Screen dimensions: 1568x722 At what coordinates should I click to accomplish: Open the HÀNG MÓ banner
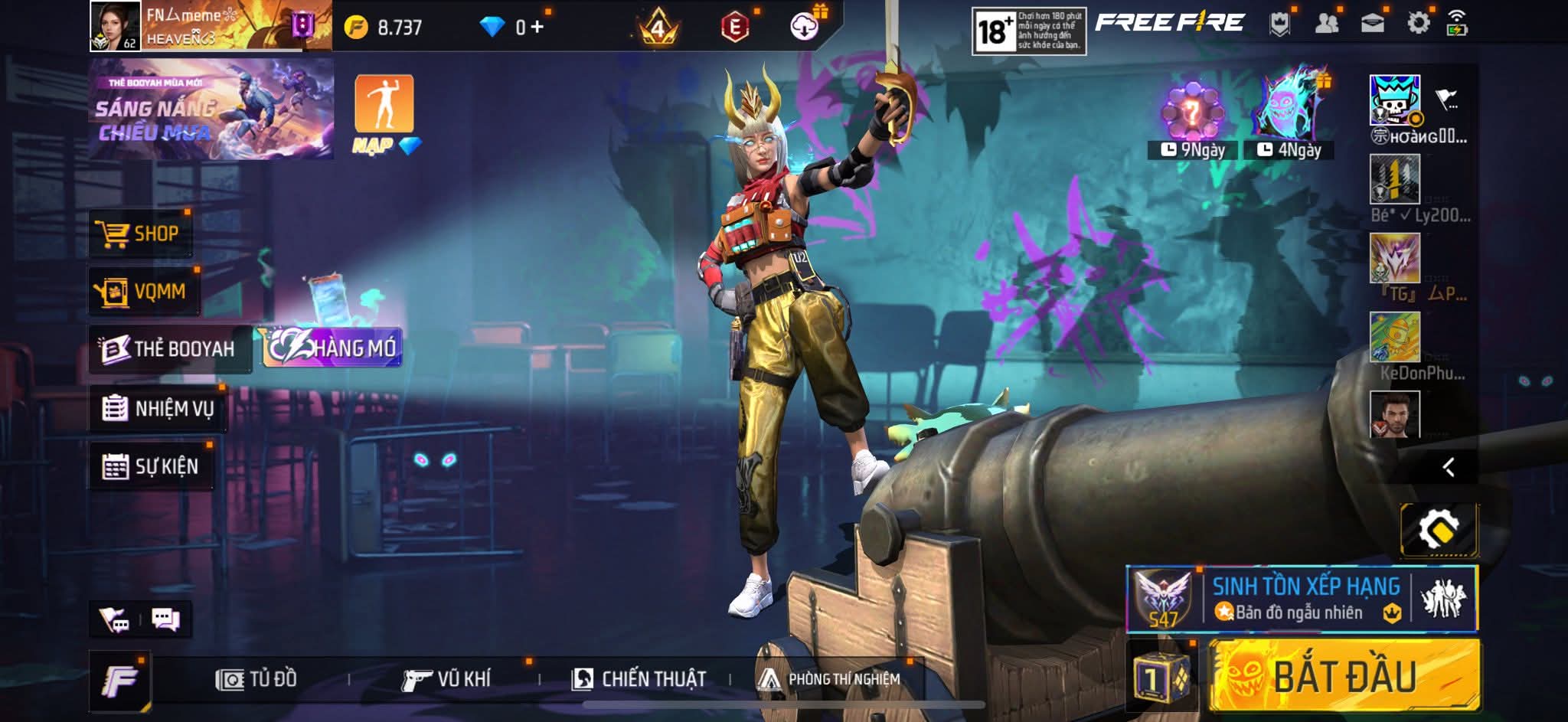pyautogui.click(x=332, y=348)
